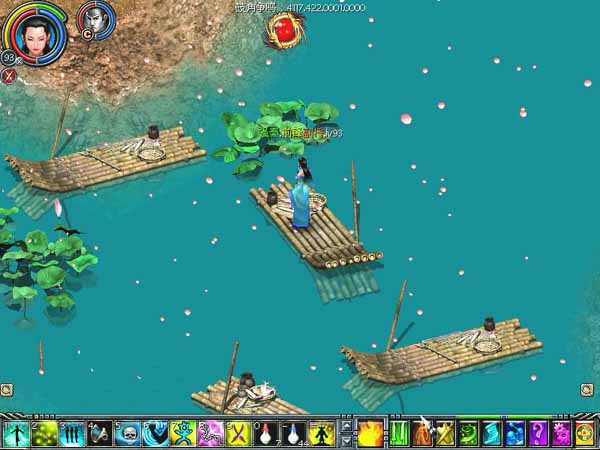This screenshot has height=450, width=600.
Task: Select the orange flame skill
Action: point(370,434)
